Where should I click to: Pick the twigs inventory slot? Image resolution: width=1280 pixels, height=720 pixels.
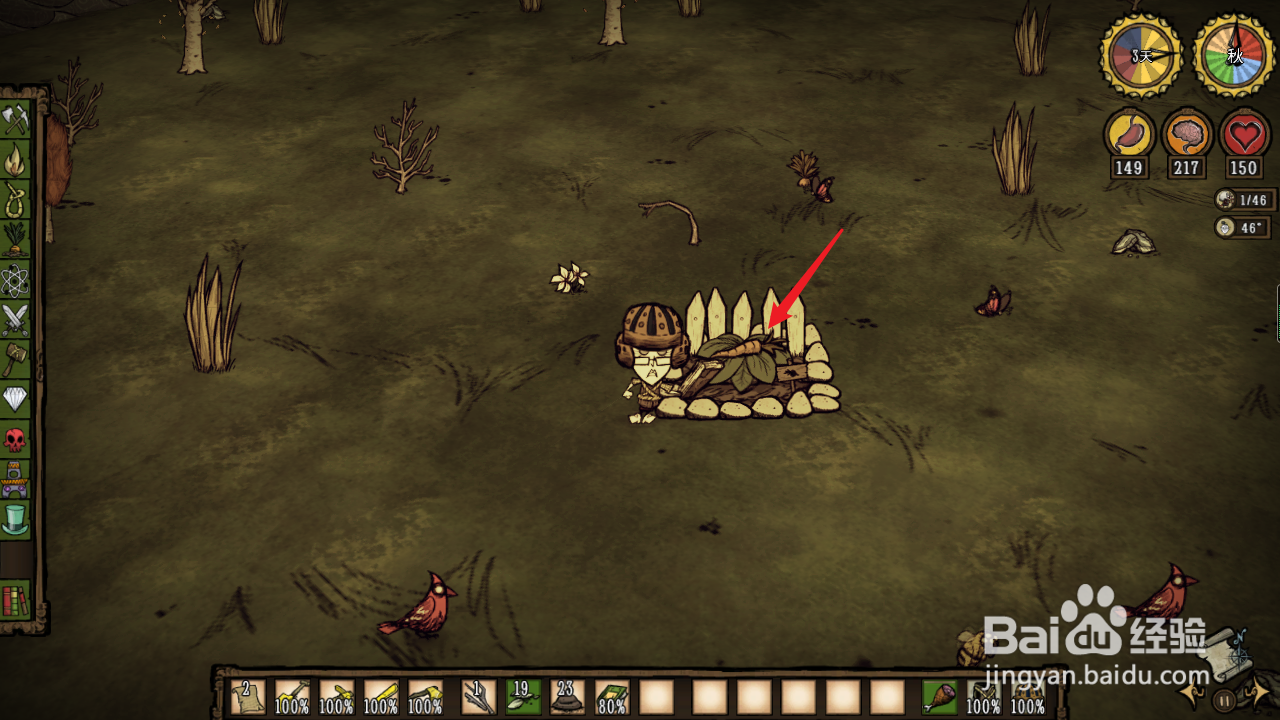click(478, 697)
